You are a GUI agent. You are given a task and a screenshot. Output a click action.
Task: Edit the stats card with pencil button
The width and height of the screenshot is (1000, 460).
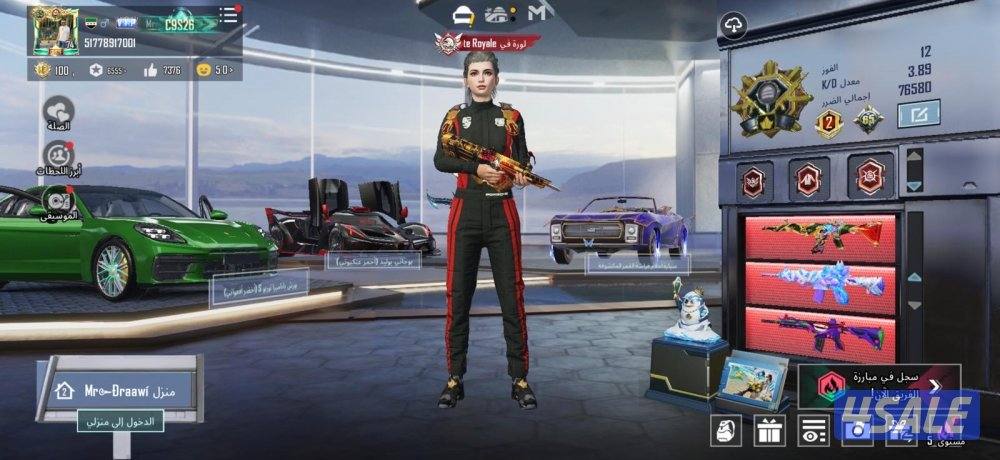pyautogui.click(x=918, y=116)
